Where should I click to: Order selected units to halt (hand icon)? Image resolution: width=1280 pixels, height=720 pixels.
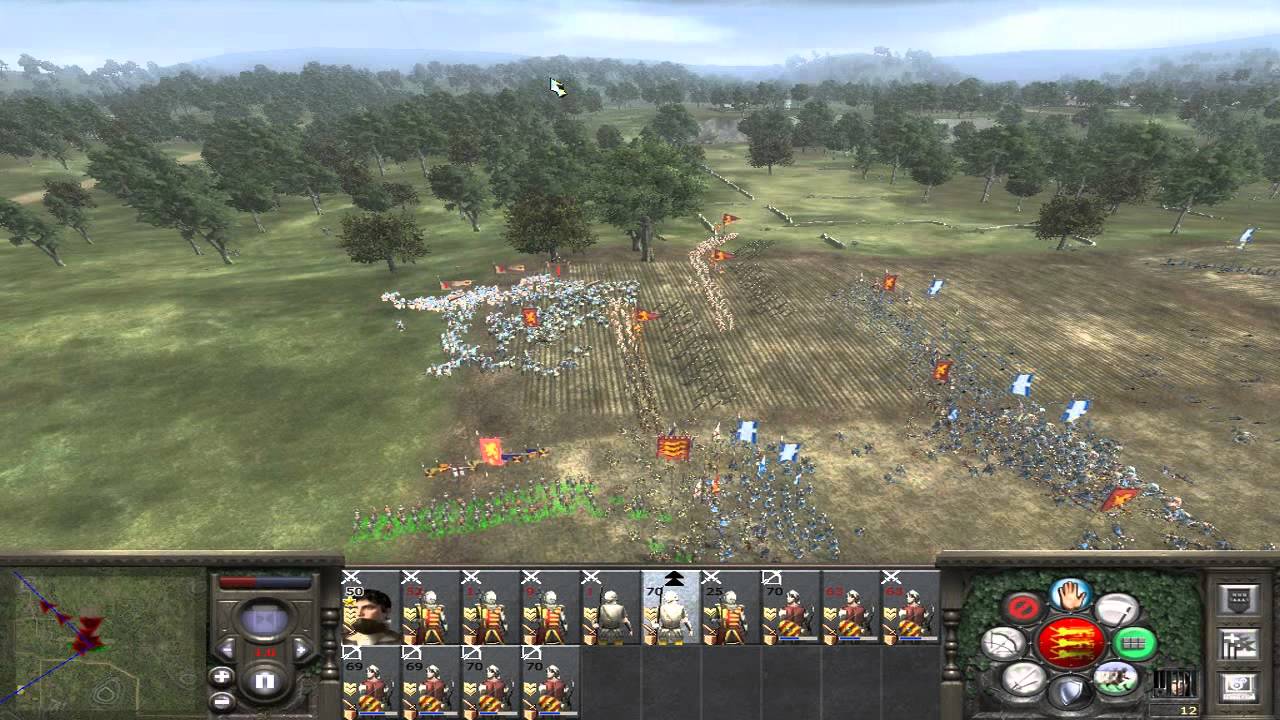1068,595
